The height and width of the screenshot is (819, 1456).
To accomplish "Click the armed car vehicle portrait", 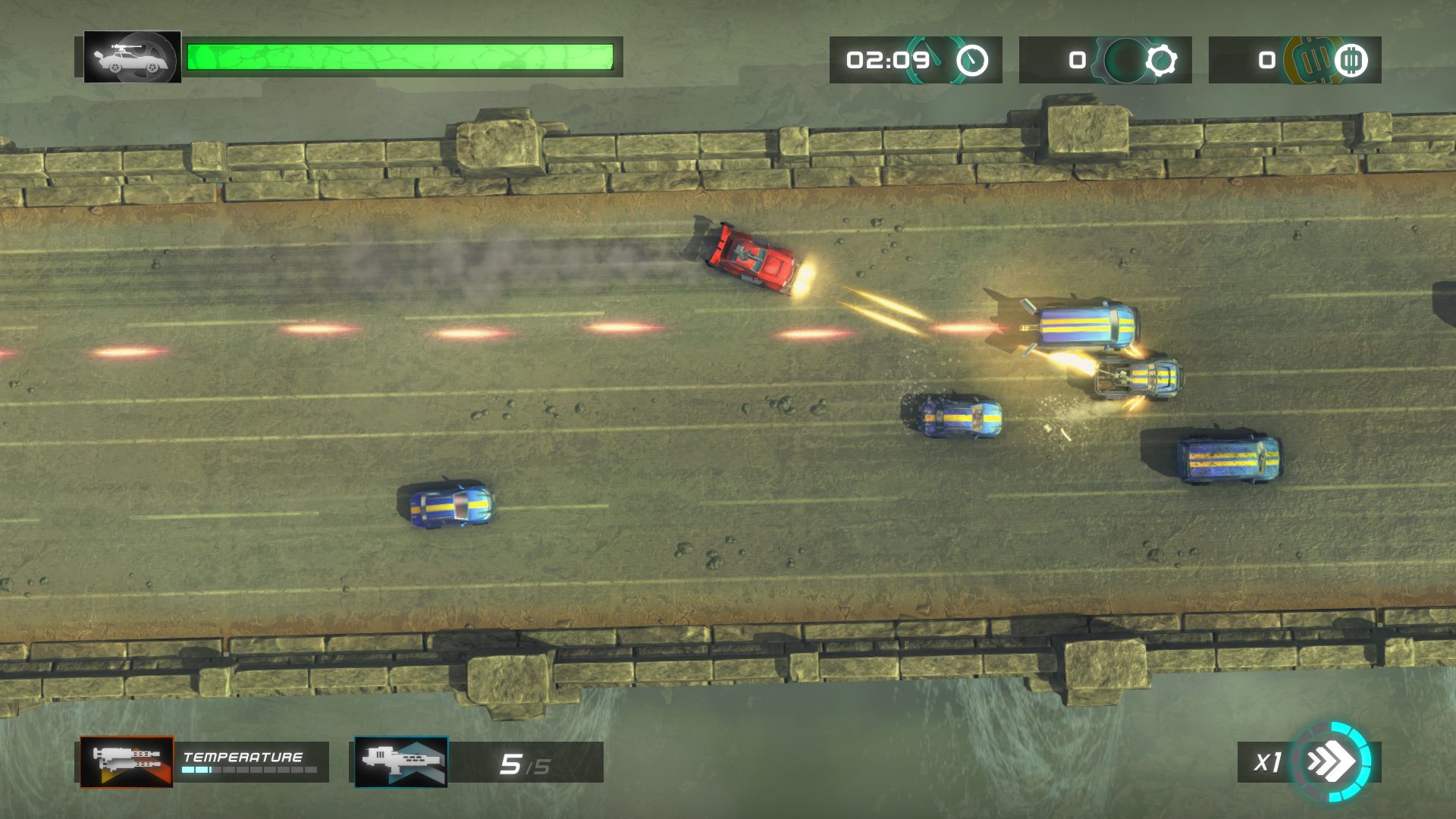I will tap(132, 57).
